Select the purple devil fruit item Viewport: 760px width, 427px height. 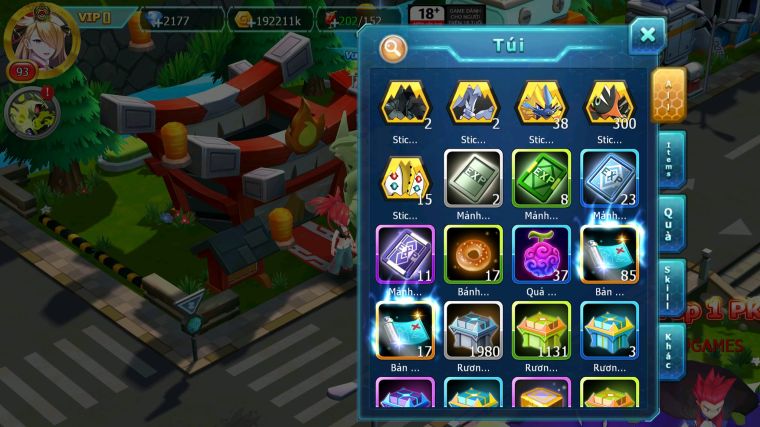coord(541,255)
